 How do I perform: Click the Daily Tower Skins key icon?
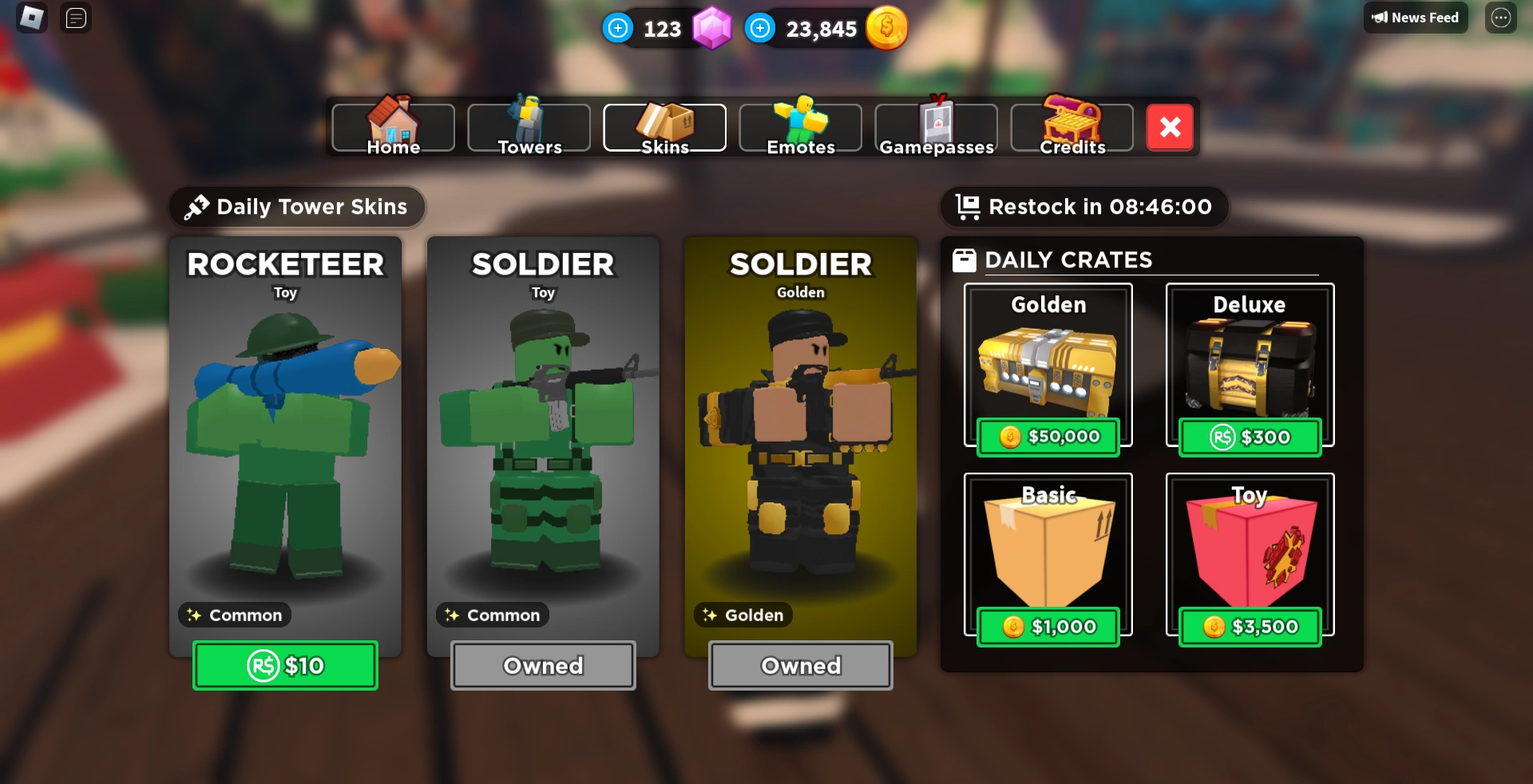coord(196,206)
